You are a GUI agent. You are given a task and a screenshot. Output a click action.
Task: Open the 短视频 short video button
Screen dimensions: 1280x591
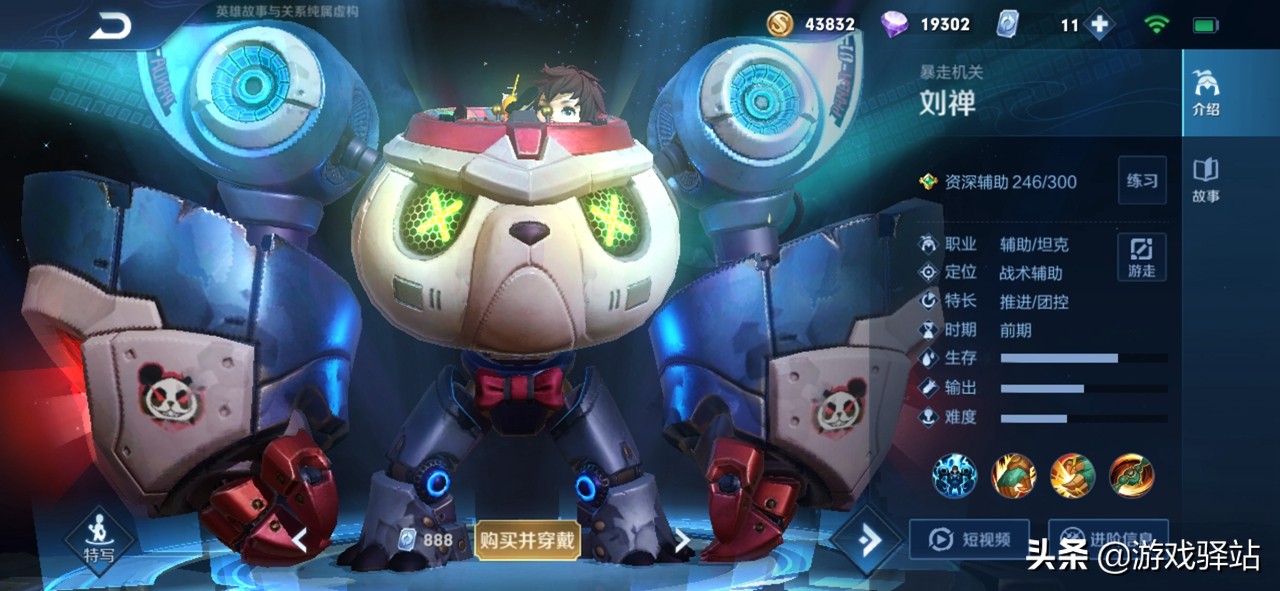968,540
